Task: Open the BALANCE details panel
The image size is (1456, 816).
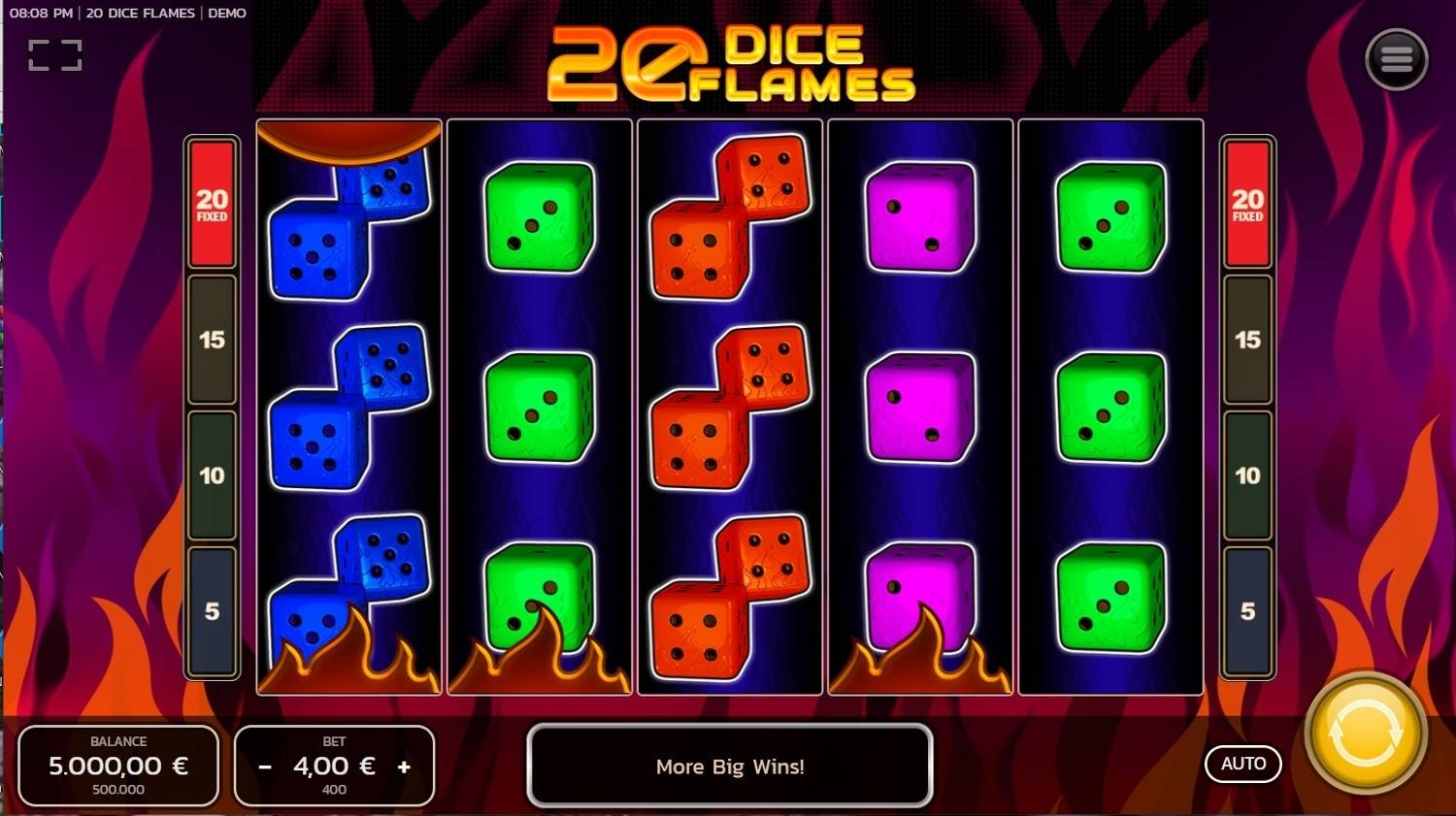Action: (x=119, y=766)
